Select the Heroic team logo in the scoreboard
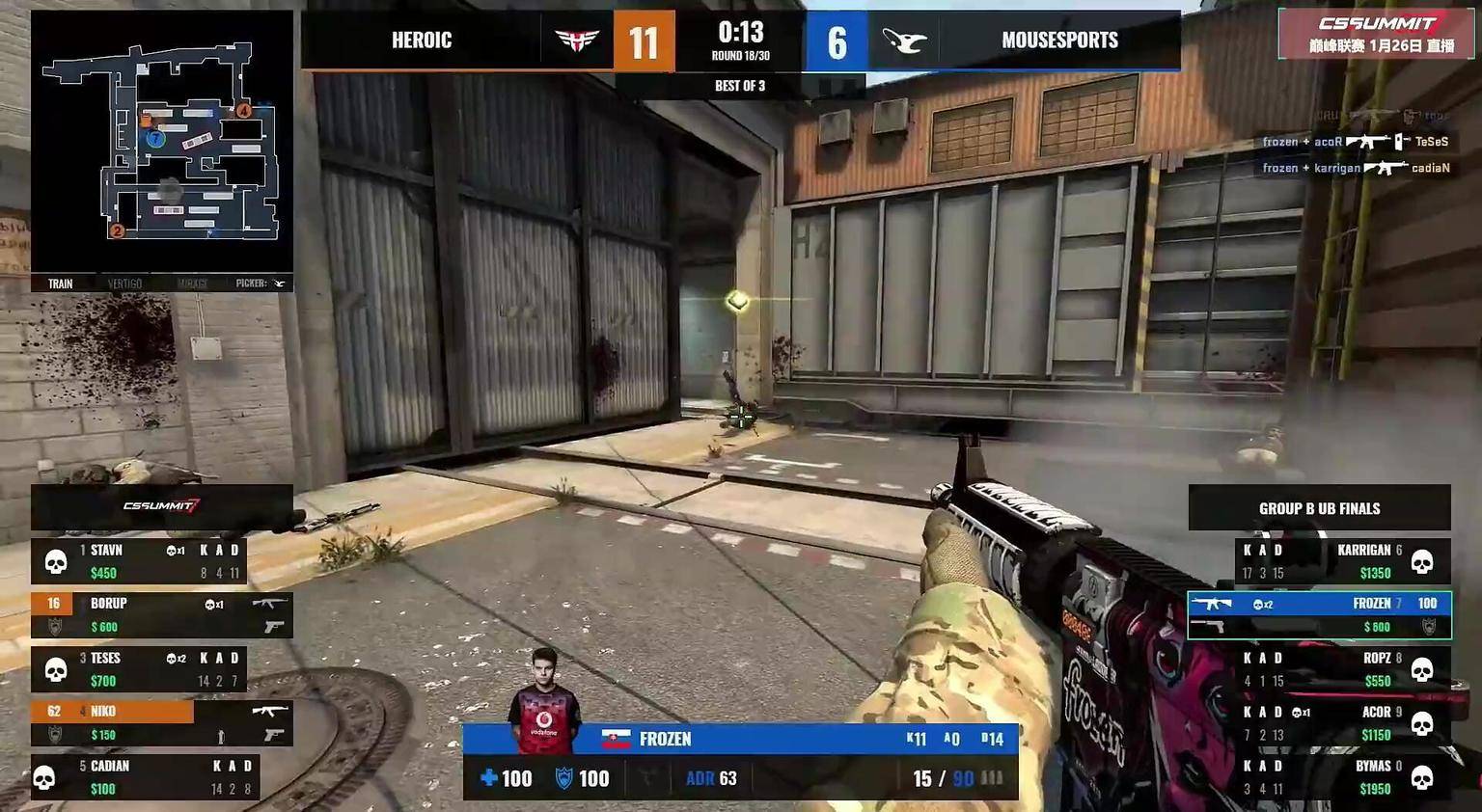 tap(576, 40)
